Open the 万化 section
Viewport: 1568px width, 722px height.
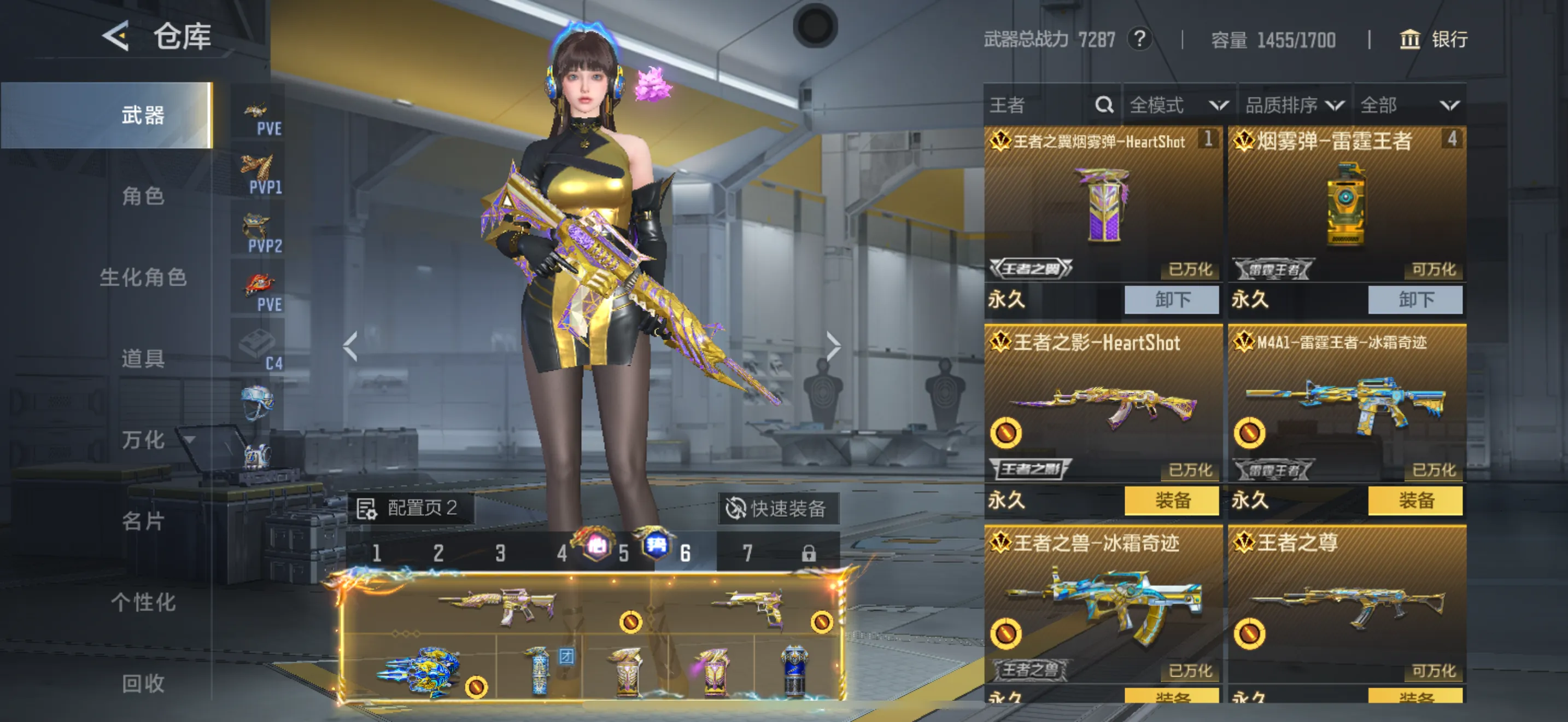tap(143, 440)
